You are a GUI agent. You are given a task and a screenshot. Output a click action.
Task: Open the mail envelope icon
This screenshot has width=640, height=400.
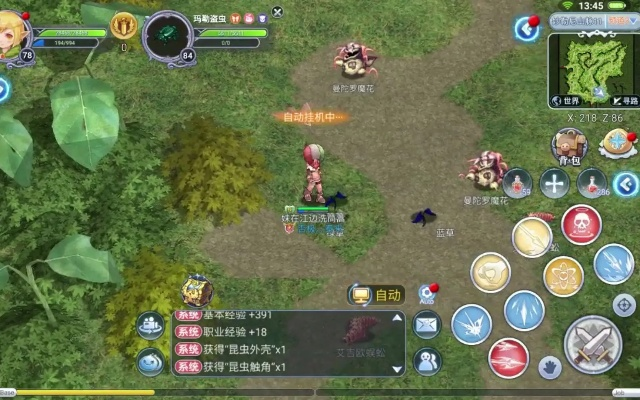pos(427,324)
